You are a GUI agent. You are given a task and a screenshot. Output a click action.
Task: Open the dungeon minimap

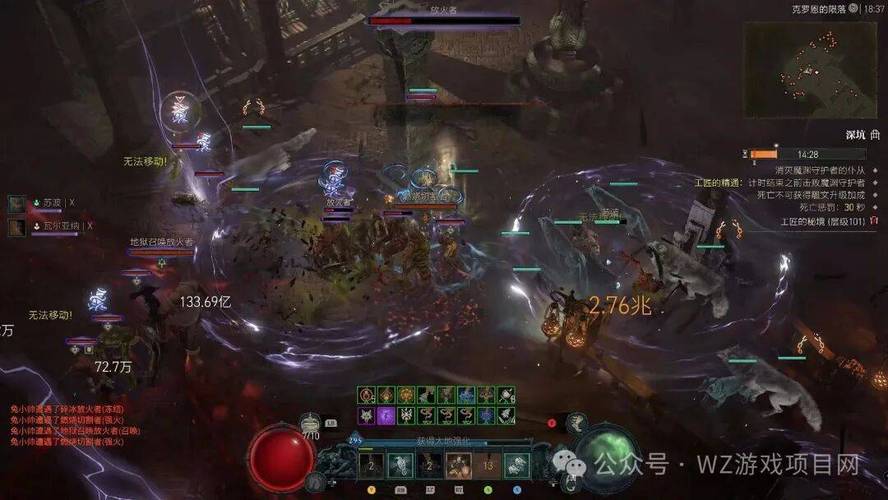[x=812, y=63]
